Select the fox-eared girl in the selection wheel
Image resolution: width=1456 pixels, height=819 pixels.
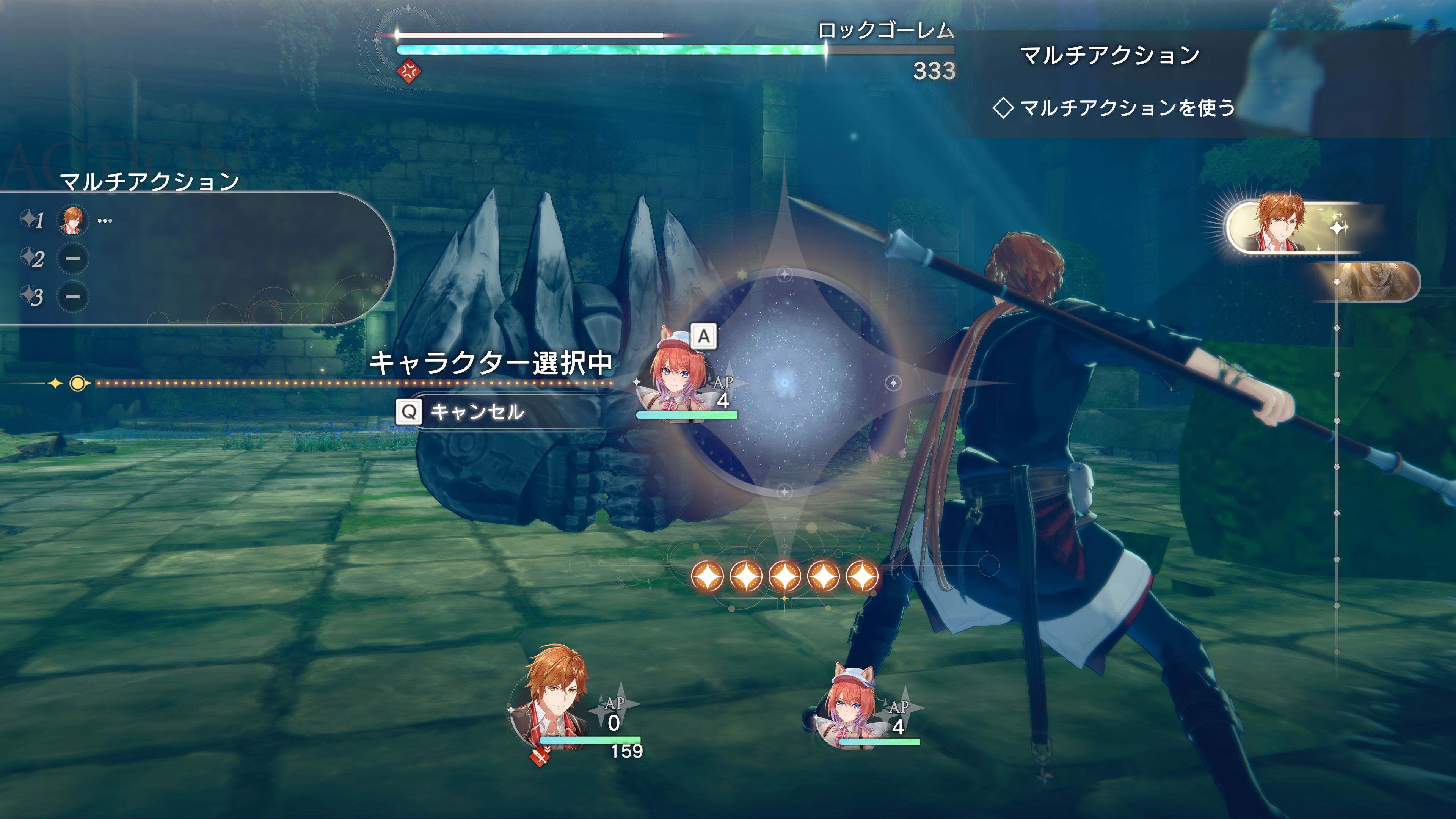pyautogui.click(x=678, y=376)
